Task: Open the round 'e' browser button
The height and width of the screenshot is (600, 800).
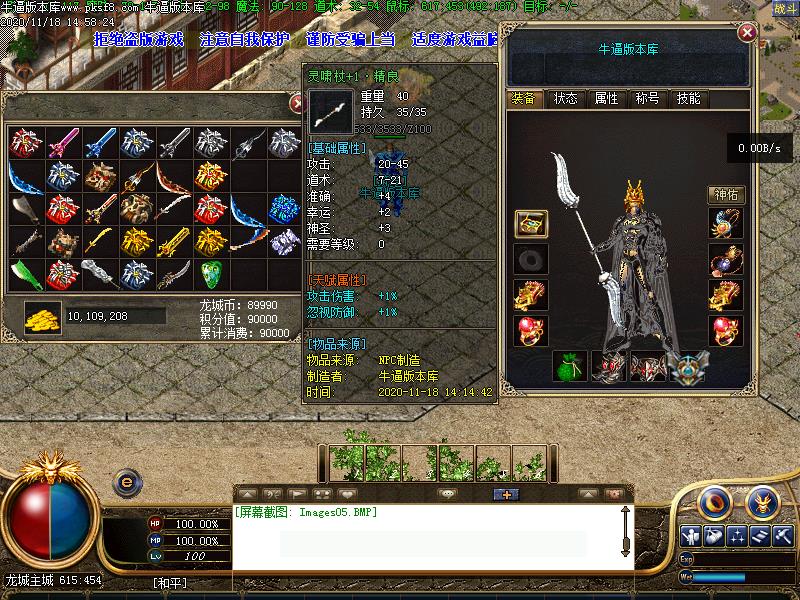Action: (x=127, y=481)
